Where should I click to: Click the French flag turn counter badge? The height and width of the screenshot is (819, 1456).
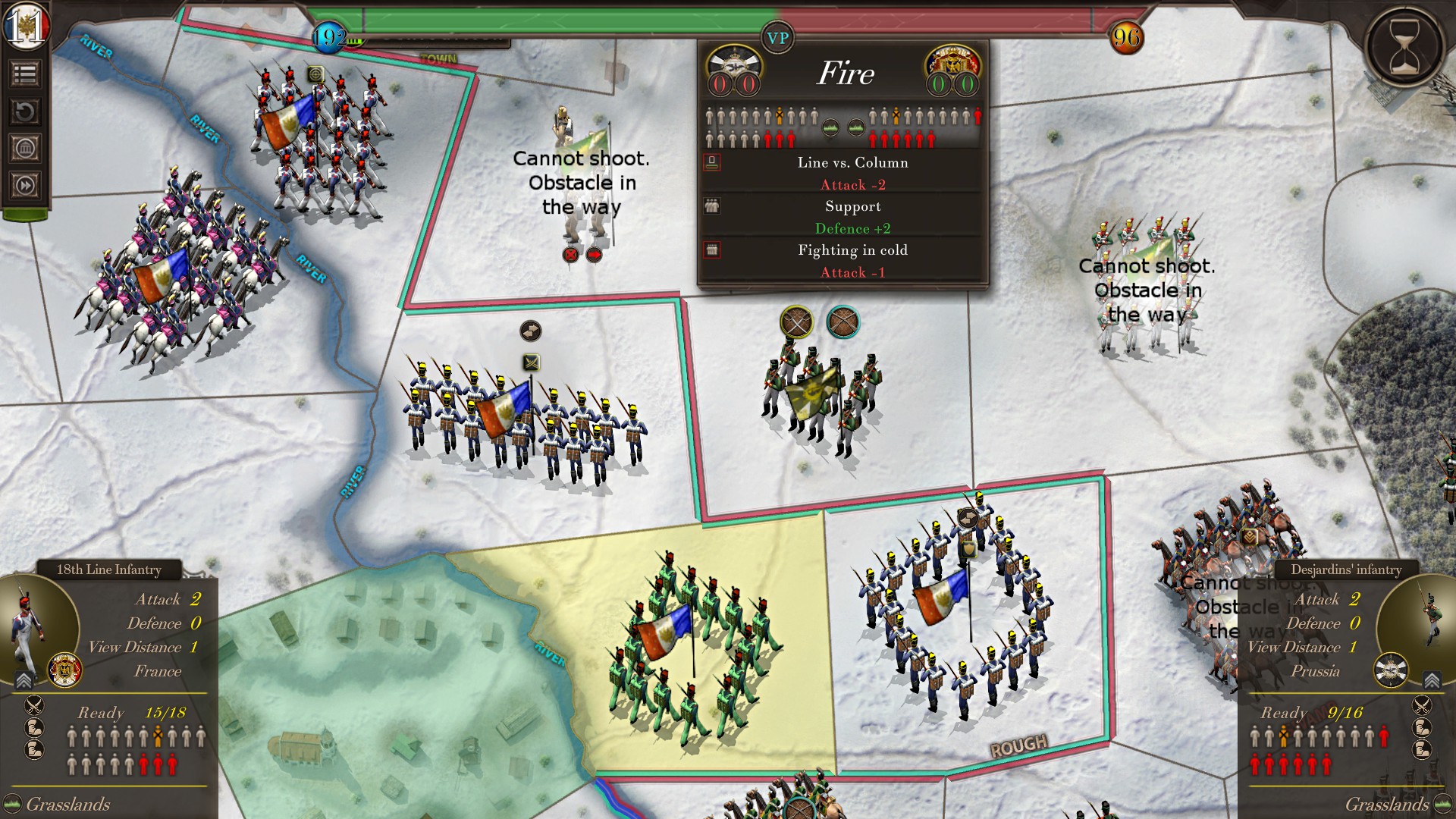(27, 26)
